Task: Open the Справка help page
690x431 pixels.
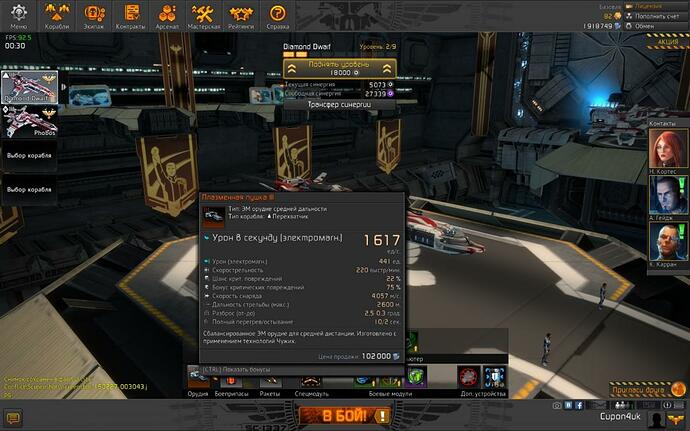Action: (279, 16)
